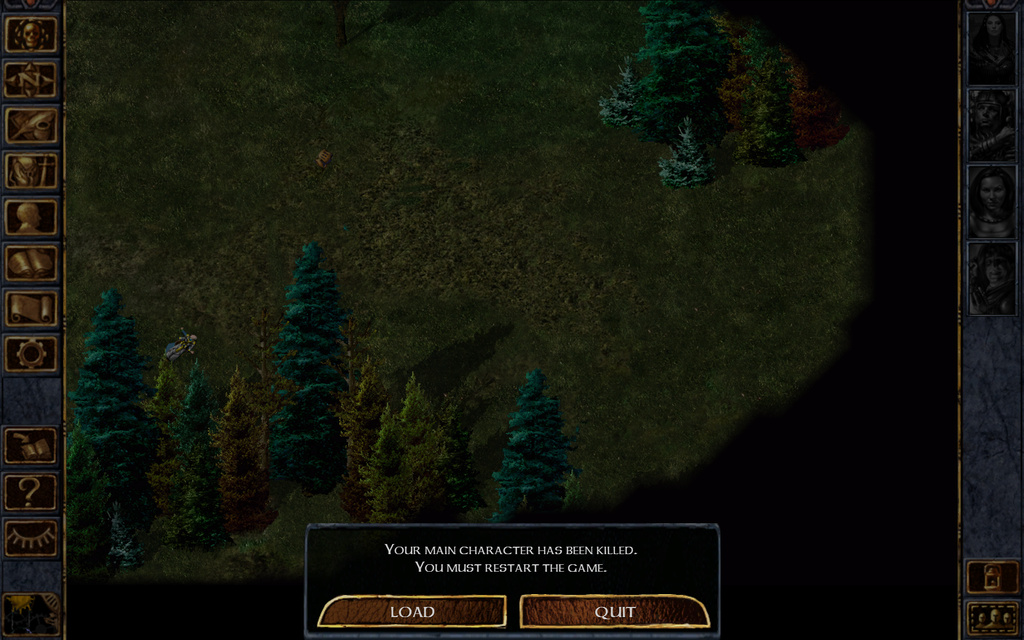Open the area map compass icon
1024x640 pixels.
pyautogui.click(x=31, y=80)
